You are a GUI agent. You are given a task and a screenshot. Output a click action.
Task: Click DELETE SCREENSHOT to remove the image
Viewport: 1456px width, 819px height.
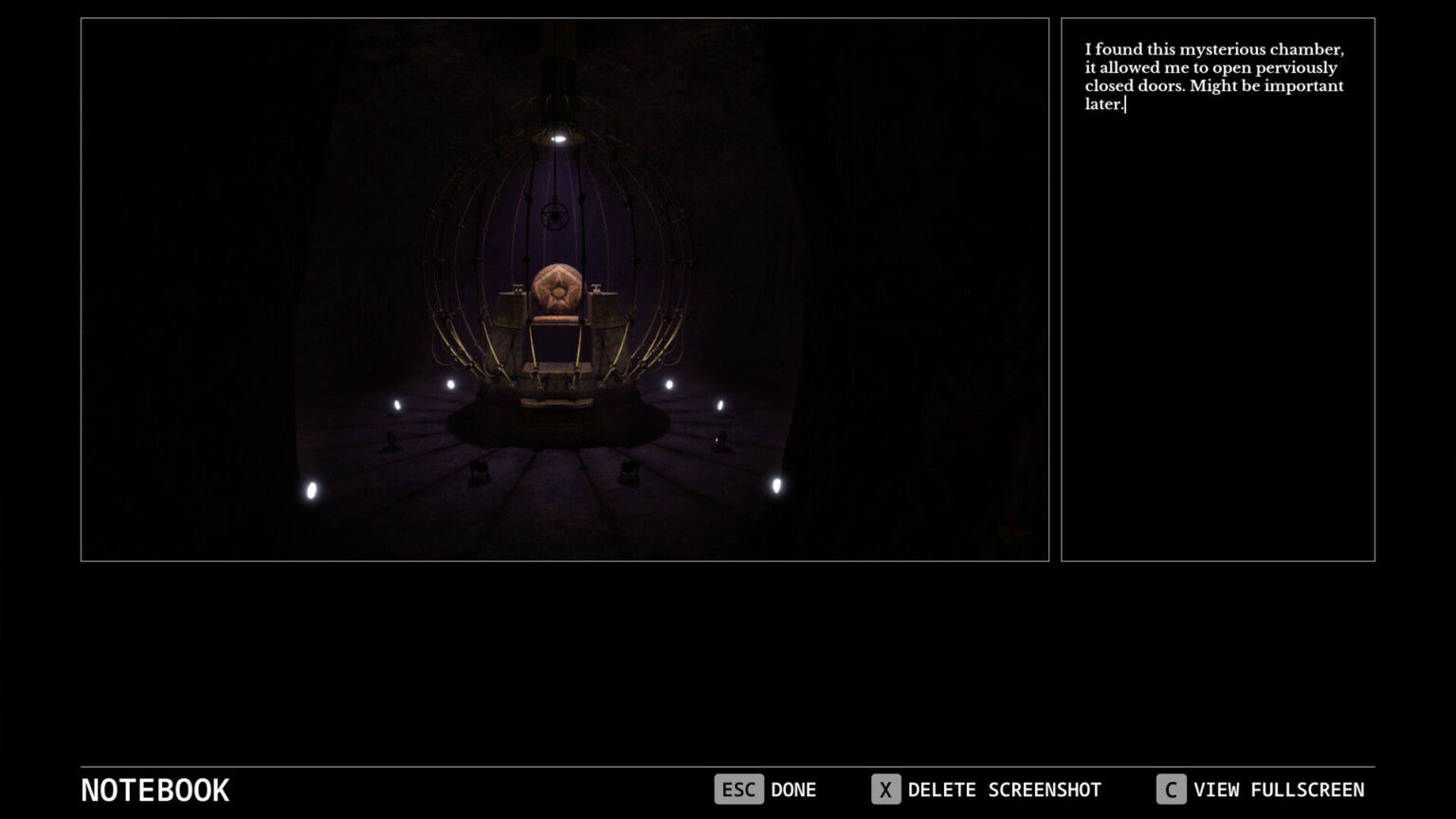tap(1005, 789)
